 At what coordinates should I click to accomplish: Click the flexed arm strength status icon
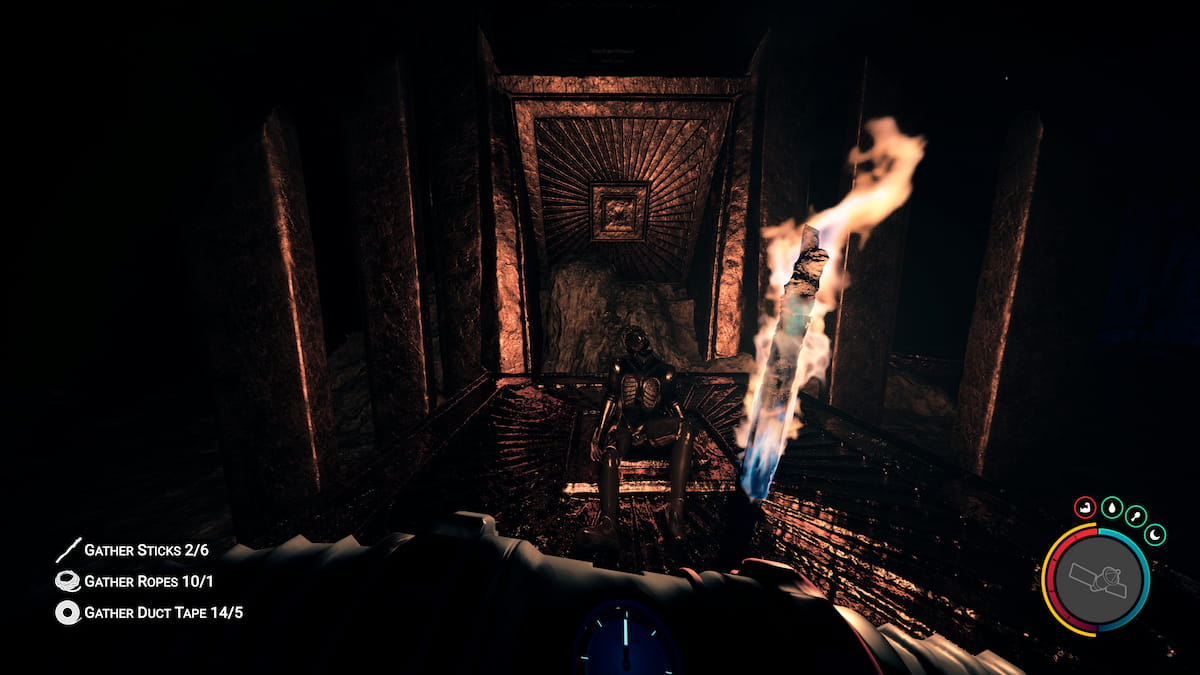pyautogui.click(x=1085, y=508)
